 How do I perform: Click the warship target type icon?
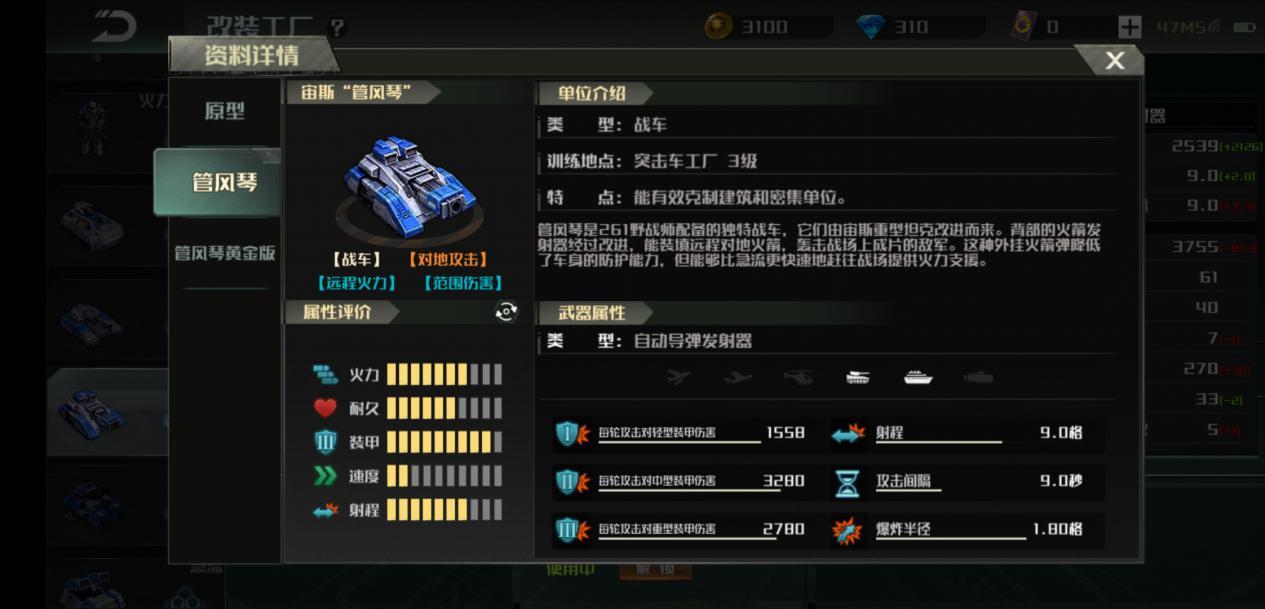(918, 377)
